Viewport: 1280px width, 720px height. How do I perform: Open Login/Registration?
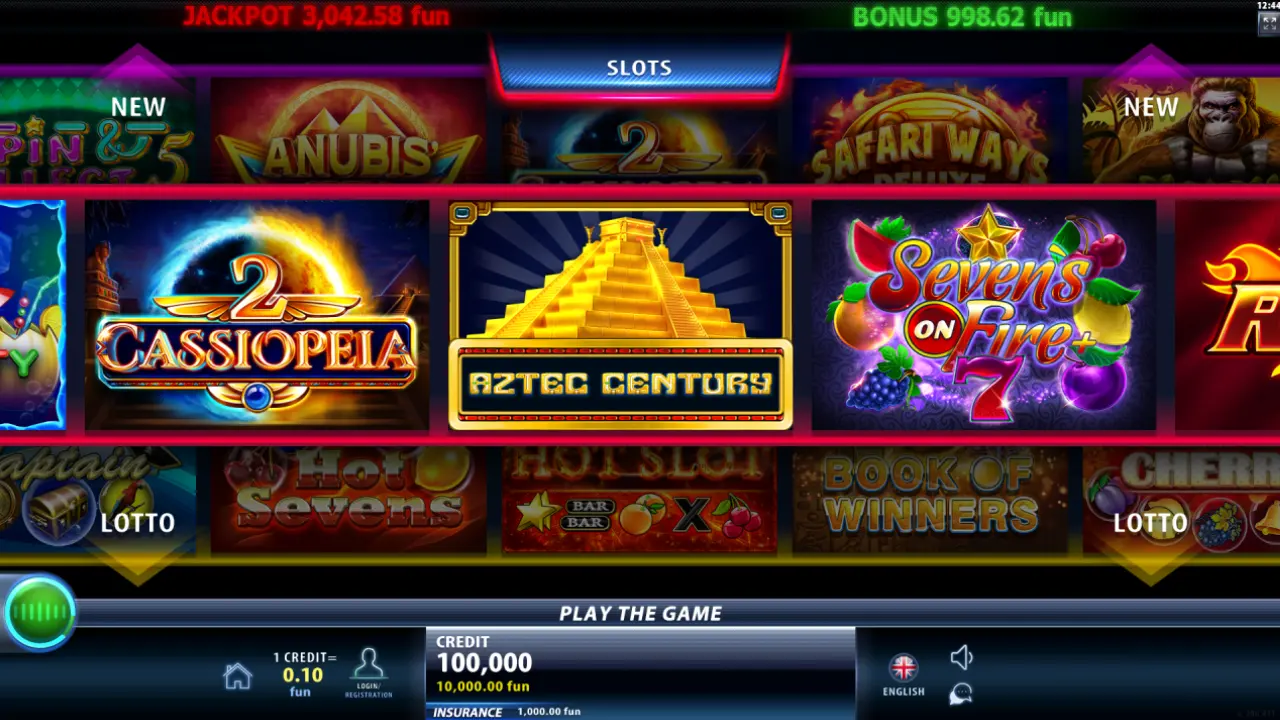click(x=369, y=672)
